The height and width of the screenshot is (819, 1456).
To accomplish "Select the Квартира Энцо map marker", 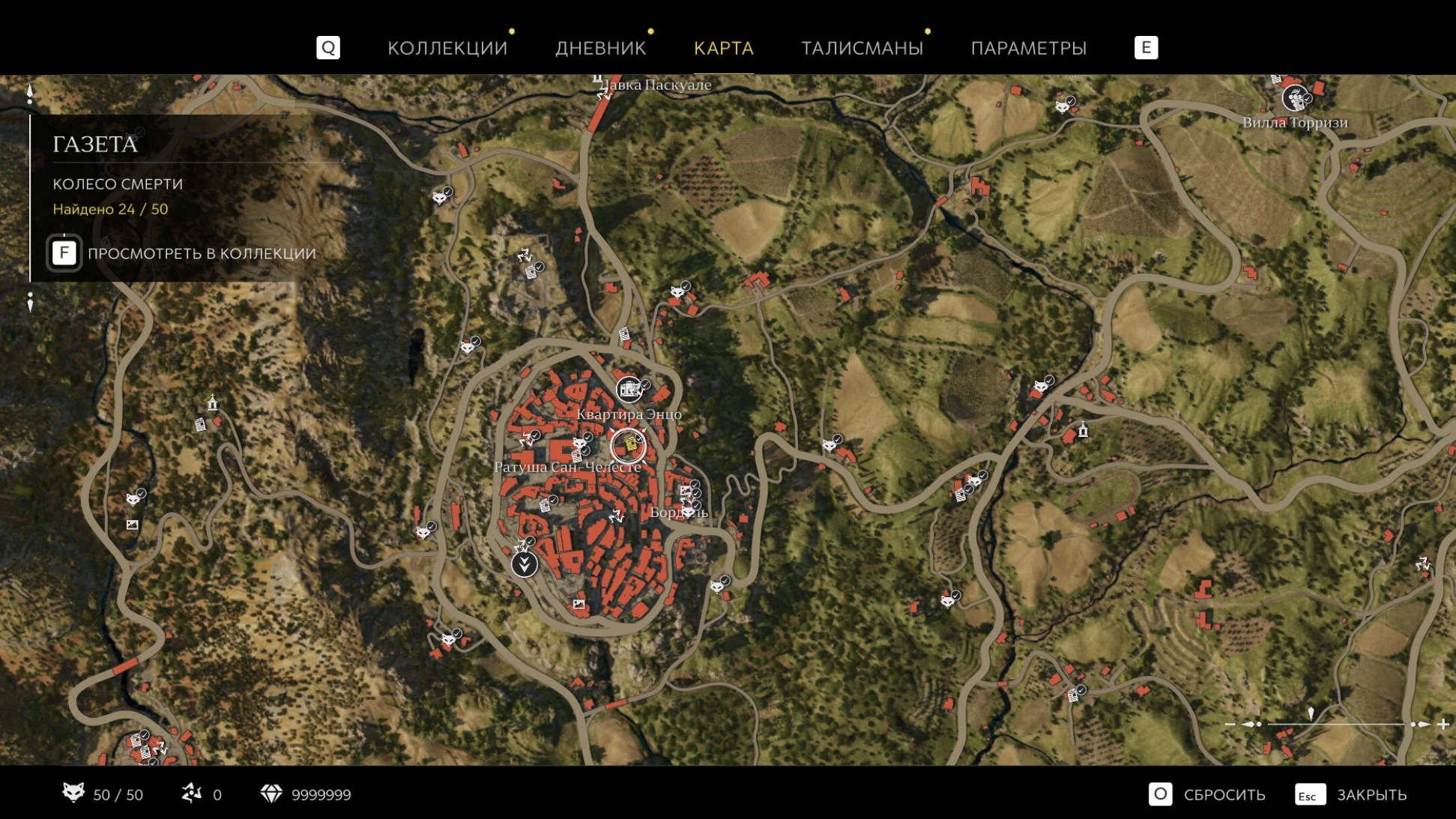I will point(629,388).
